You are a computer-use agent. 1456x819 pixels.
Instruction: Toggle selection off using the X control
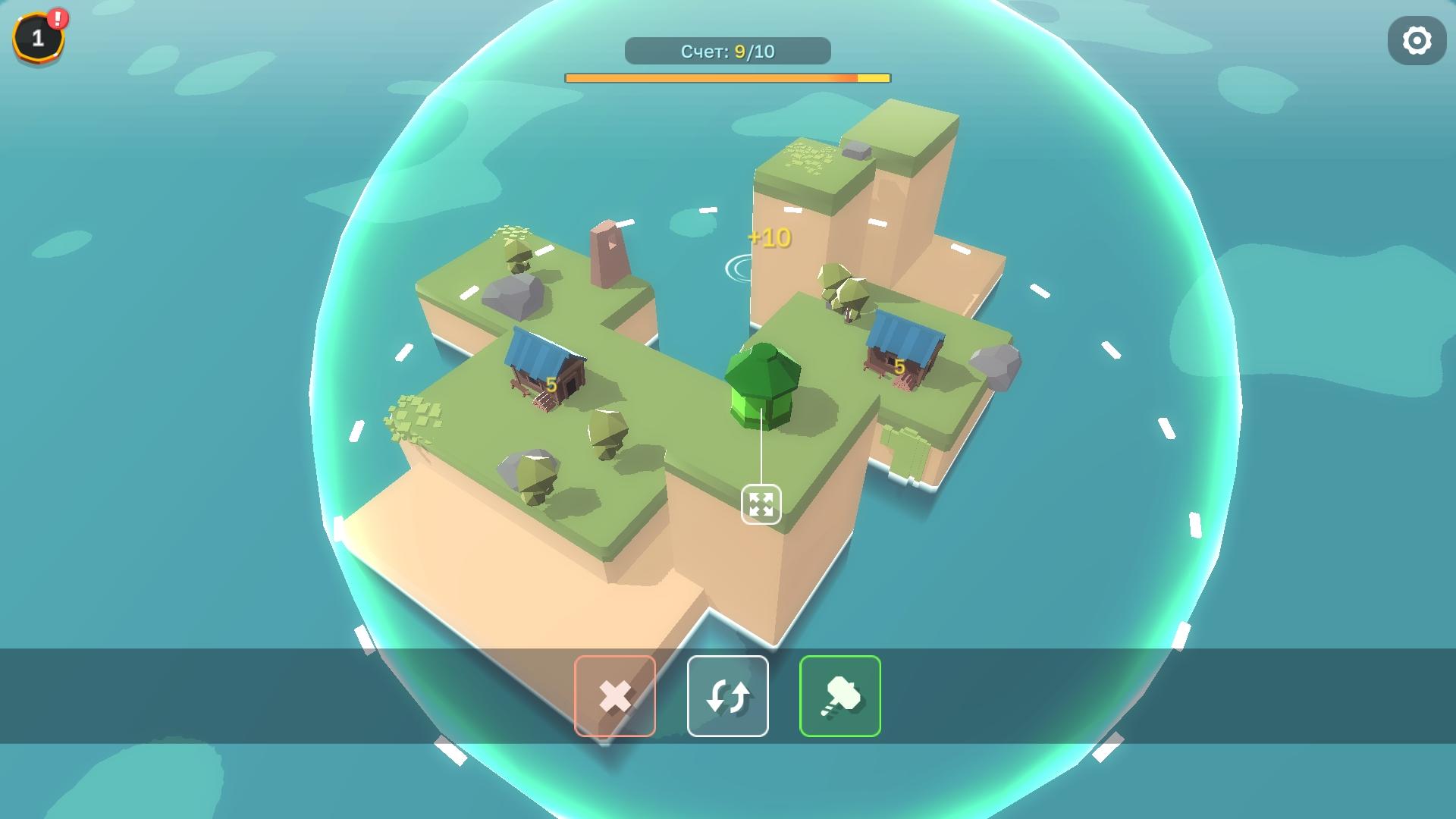pos(616,695)
